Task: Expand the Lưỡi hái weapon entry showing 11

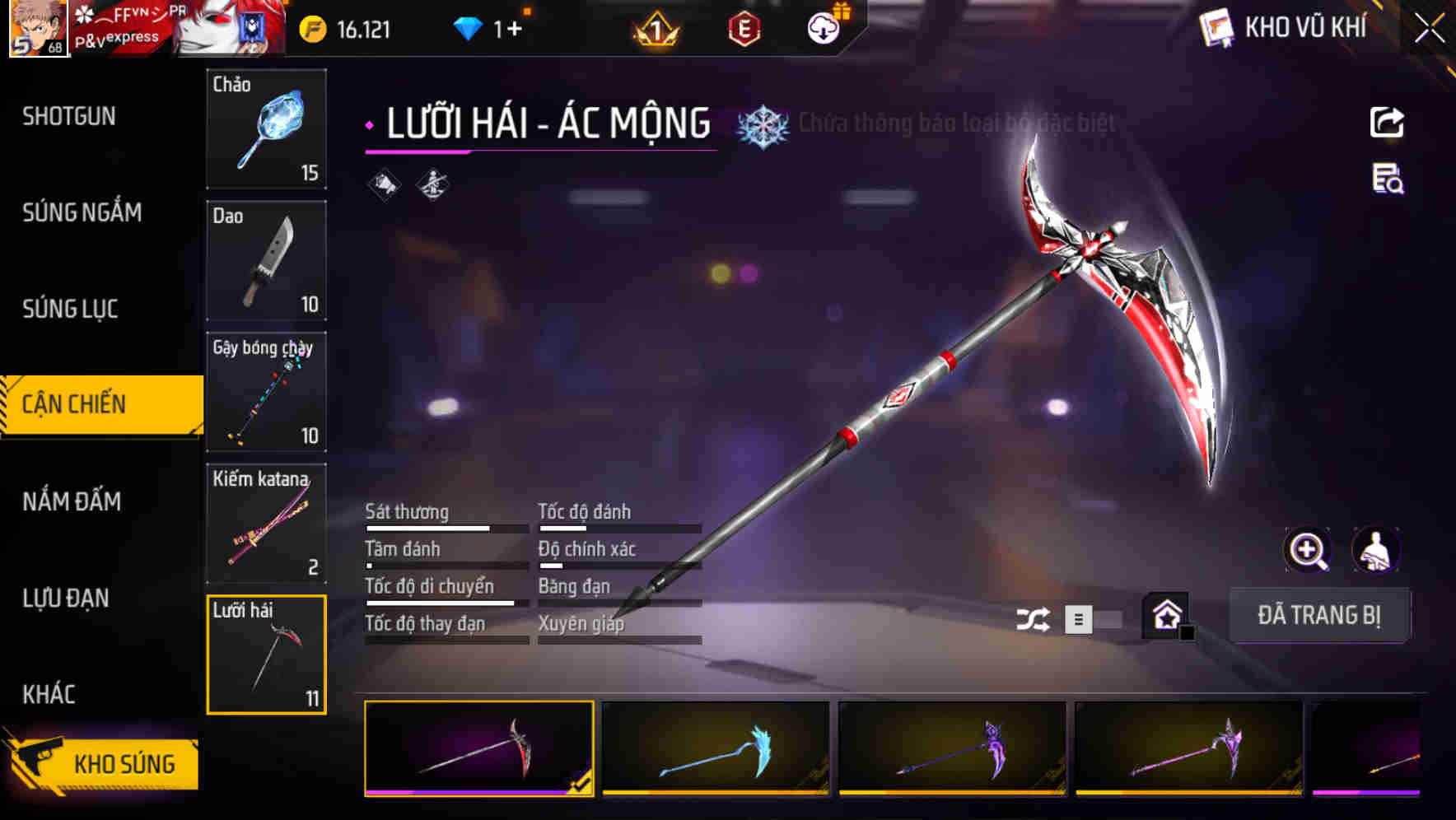Action: click(x=266, y=655)
